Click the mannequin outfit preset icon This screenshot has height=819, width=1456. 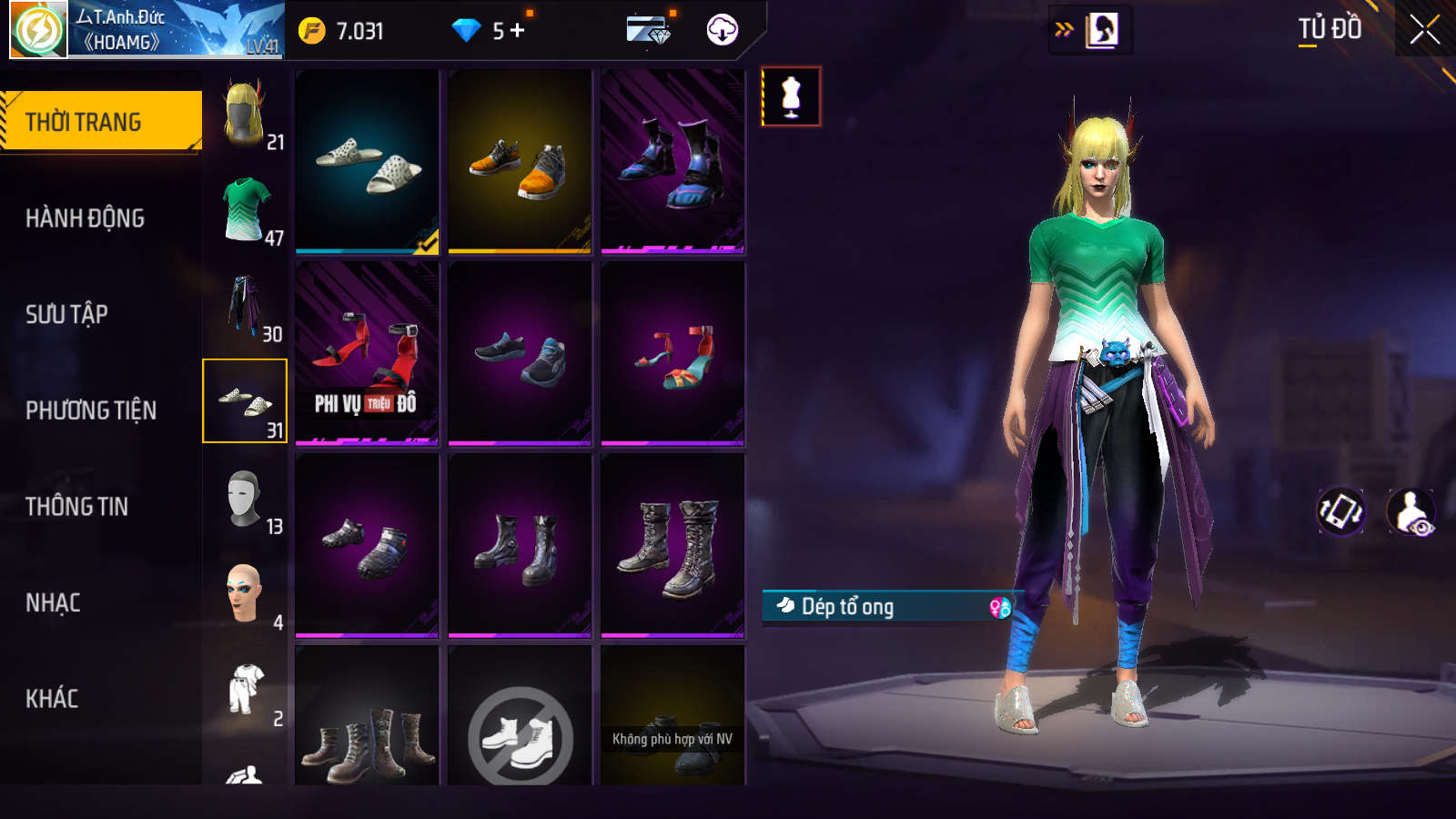click(791, 96)
